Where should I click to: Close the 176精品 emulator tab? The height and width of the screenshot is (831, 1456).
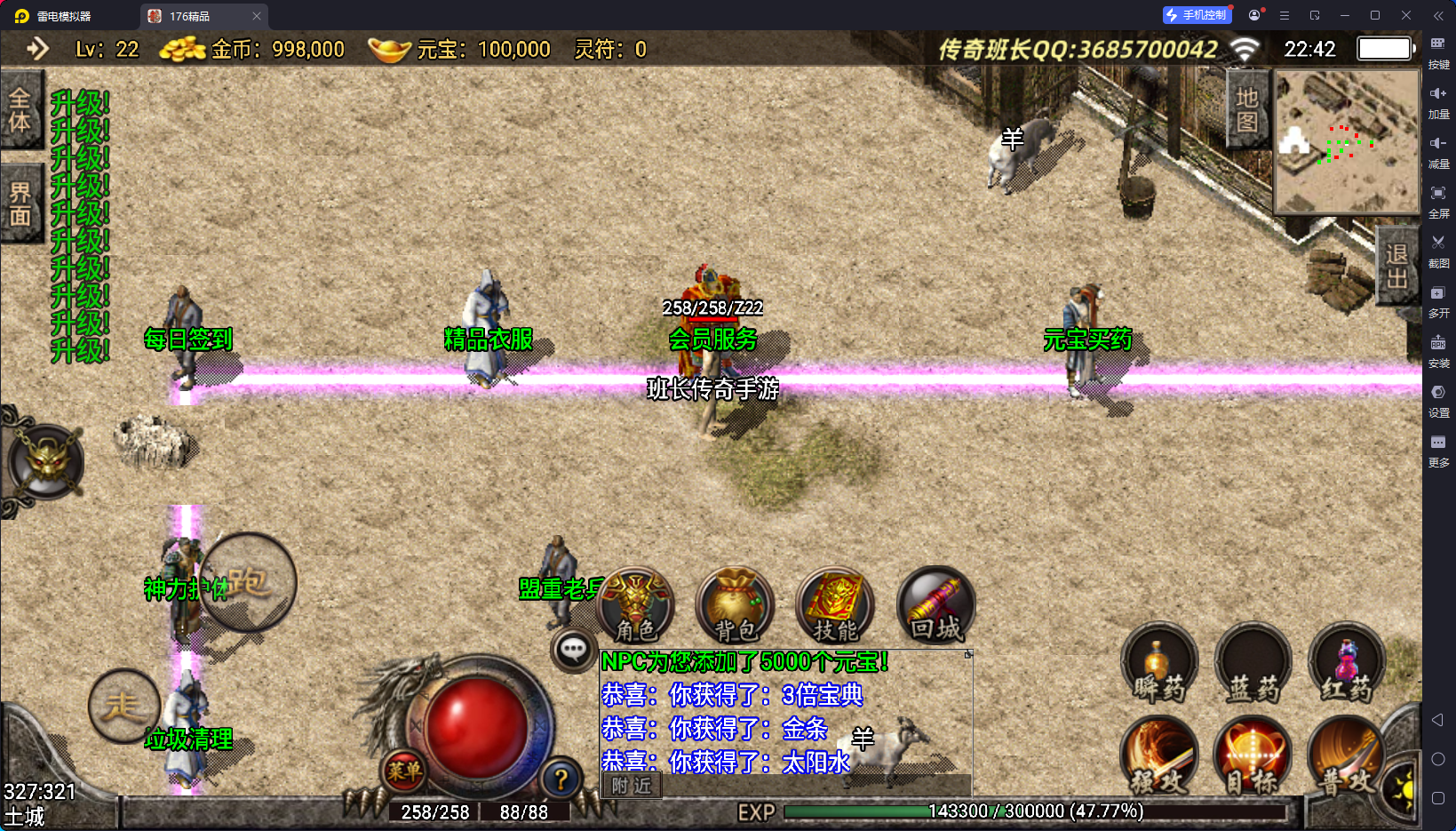click(x=257, y=16)
